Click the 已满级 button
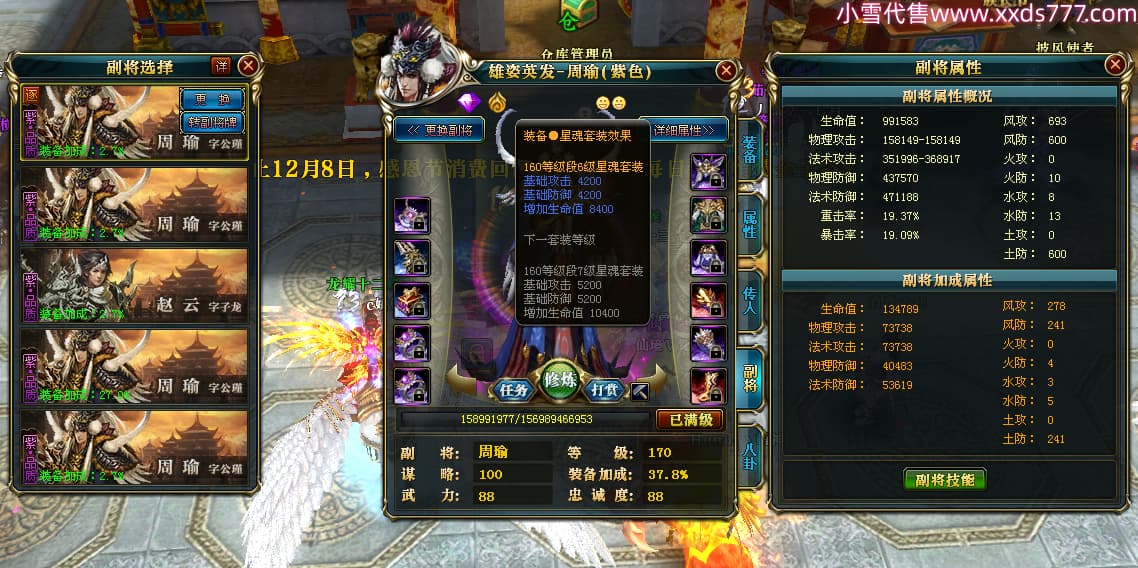This screenshot has height=568, width=1138. 690,419
